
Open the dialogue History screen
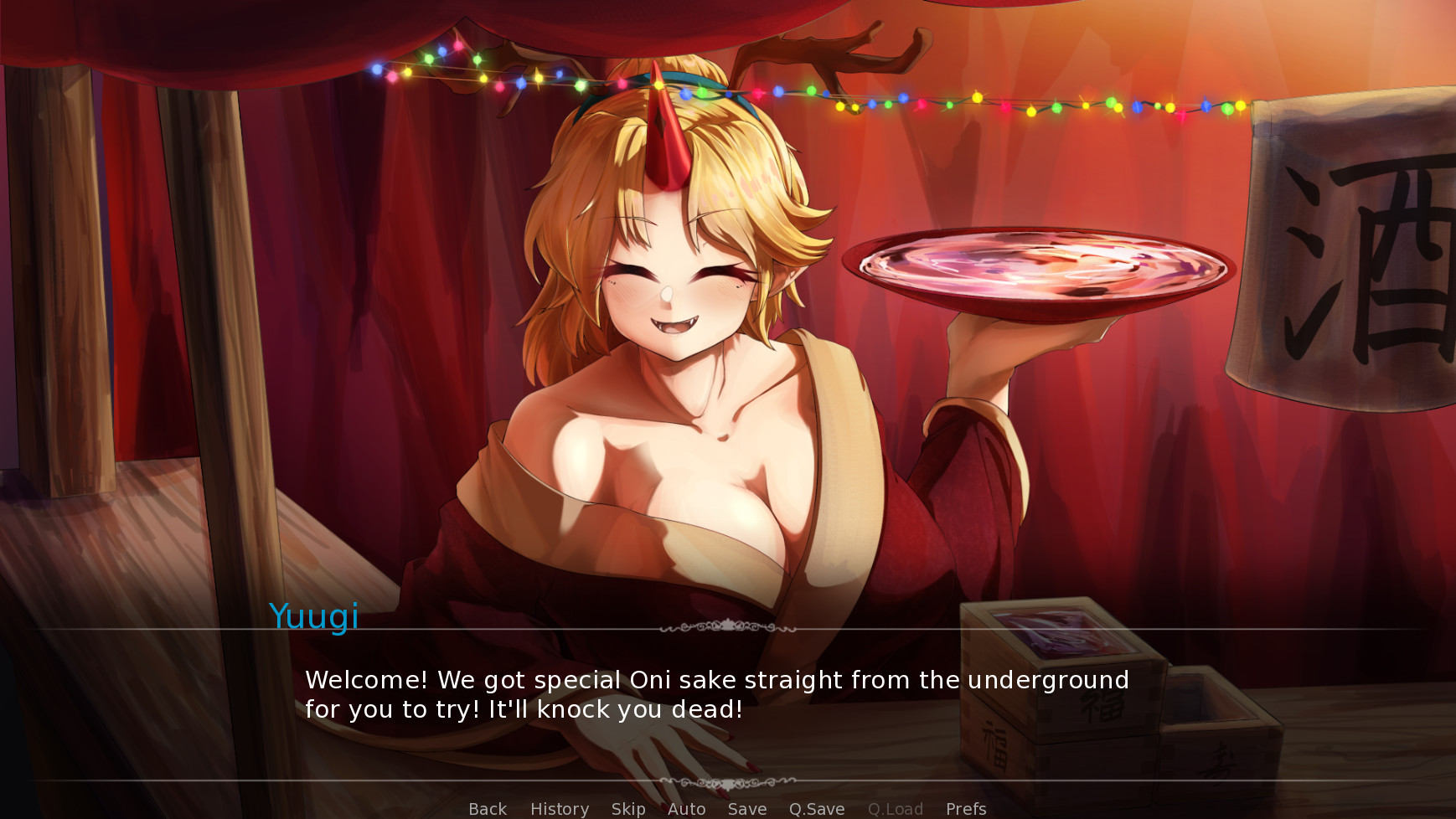559,809
